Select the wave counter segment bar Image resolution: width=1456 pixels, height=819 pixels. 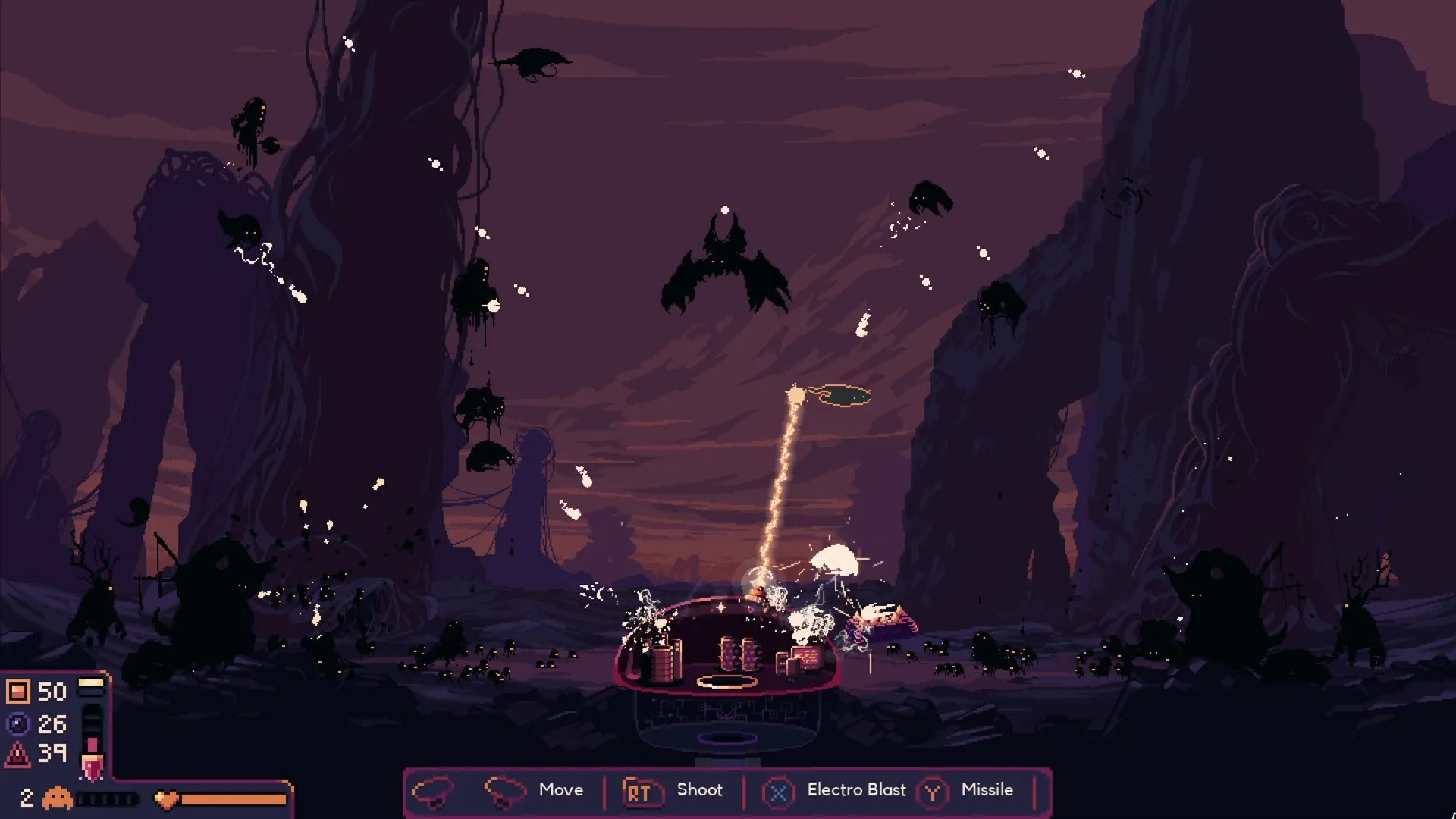(x=106, y=796)
